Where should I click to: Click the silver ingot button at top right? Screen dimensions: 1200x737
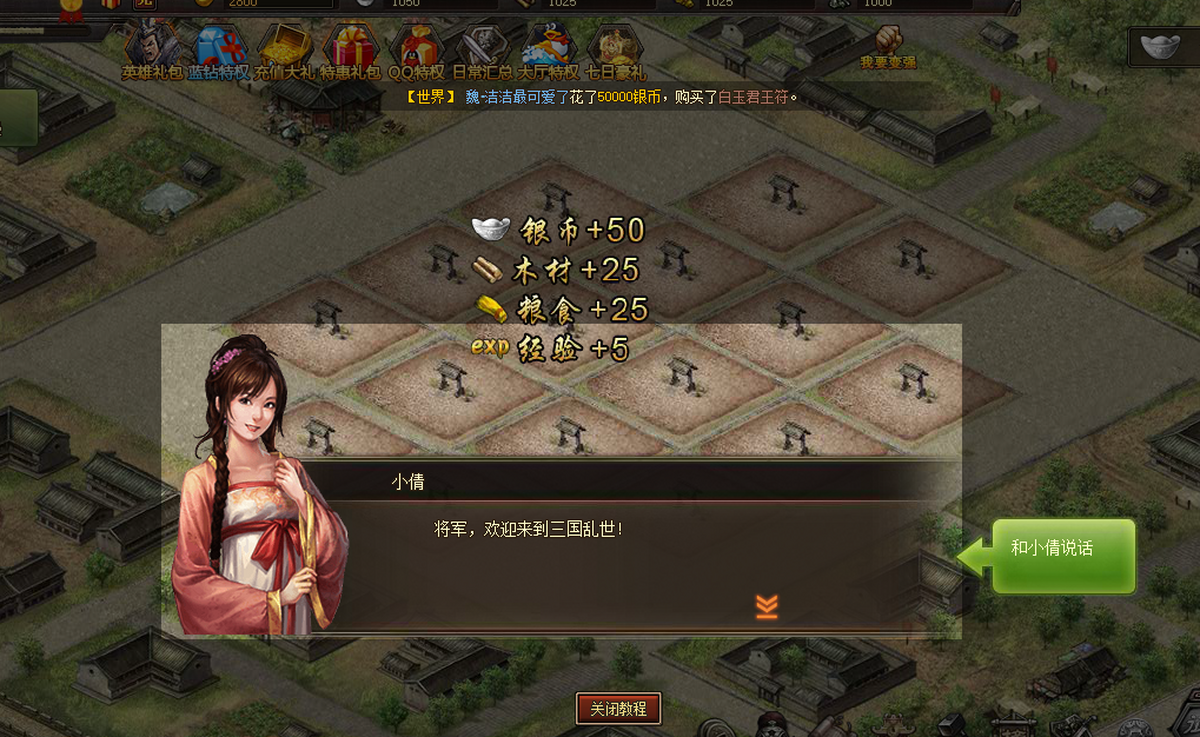click(x=1163, y=48)
